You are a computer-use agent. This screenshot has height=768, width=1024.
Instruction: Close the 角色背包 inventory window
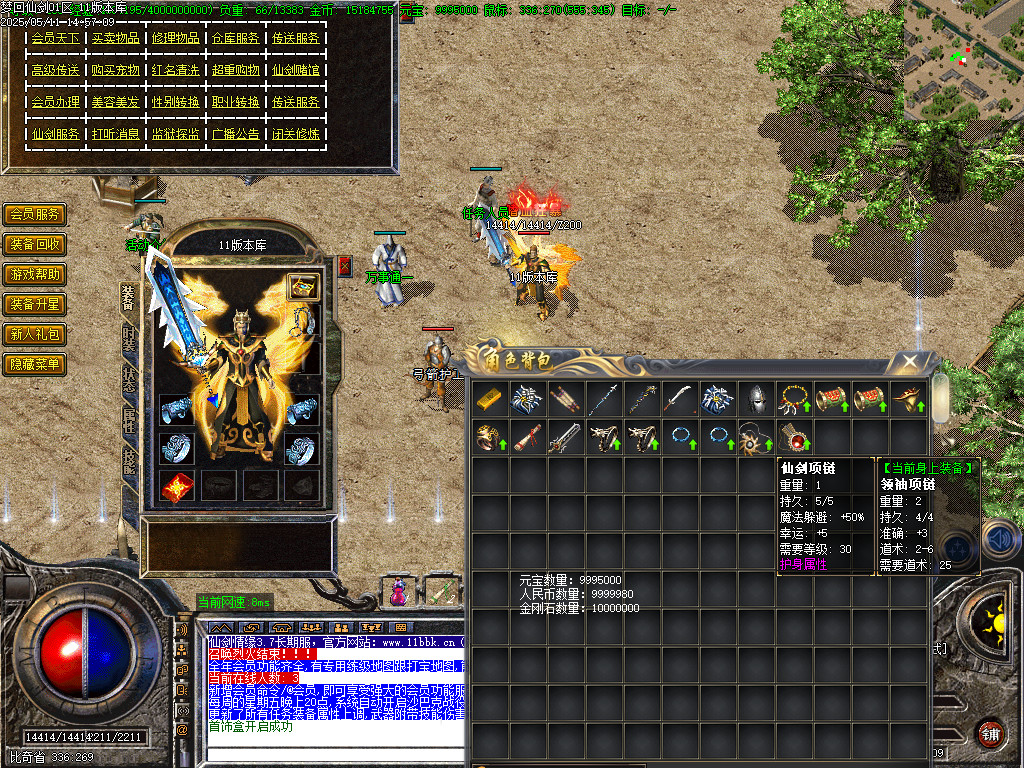pyautogui.click(x=909, y=361)
